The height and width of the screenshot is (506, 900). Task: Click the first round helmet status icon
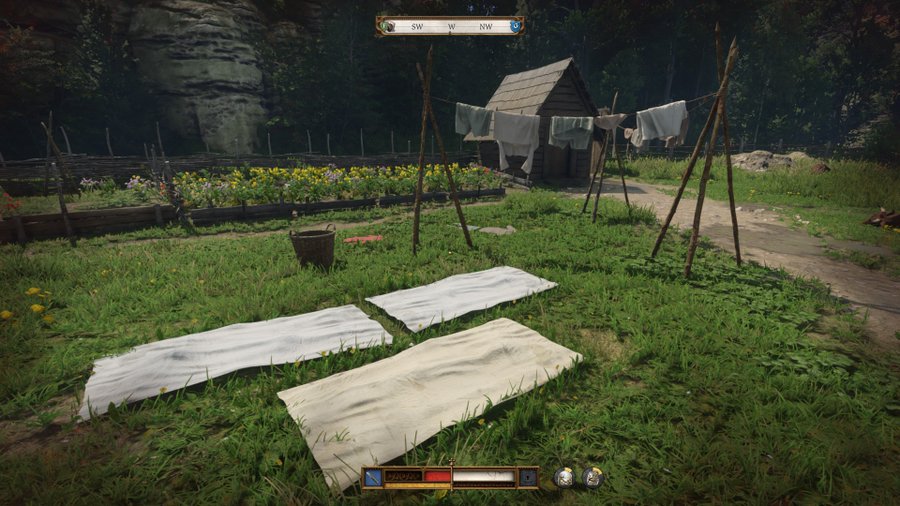click(x=565, y=477)
